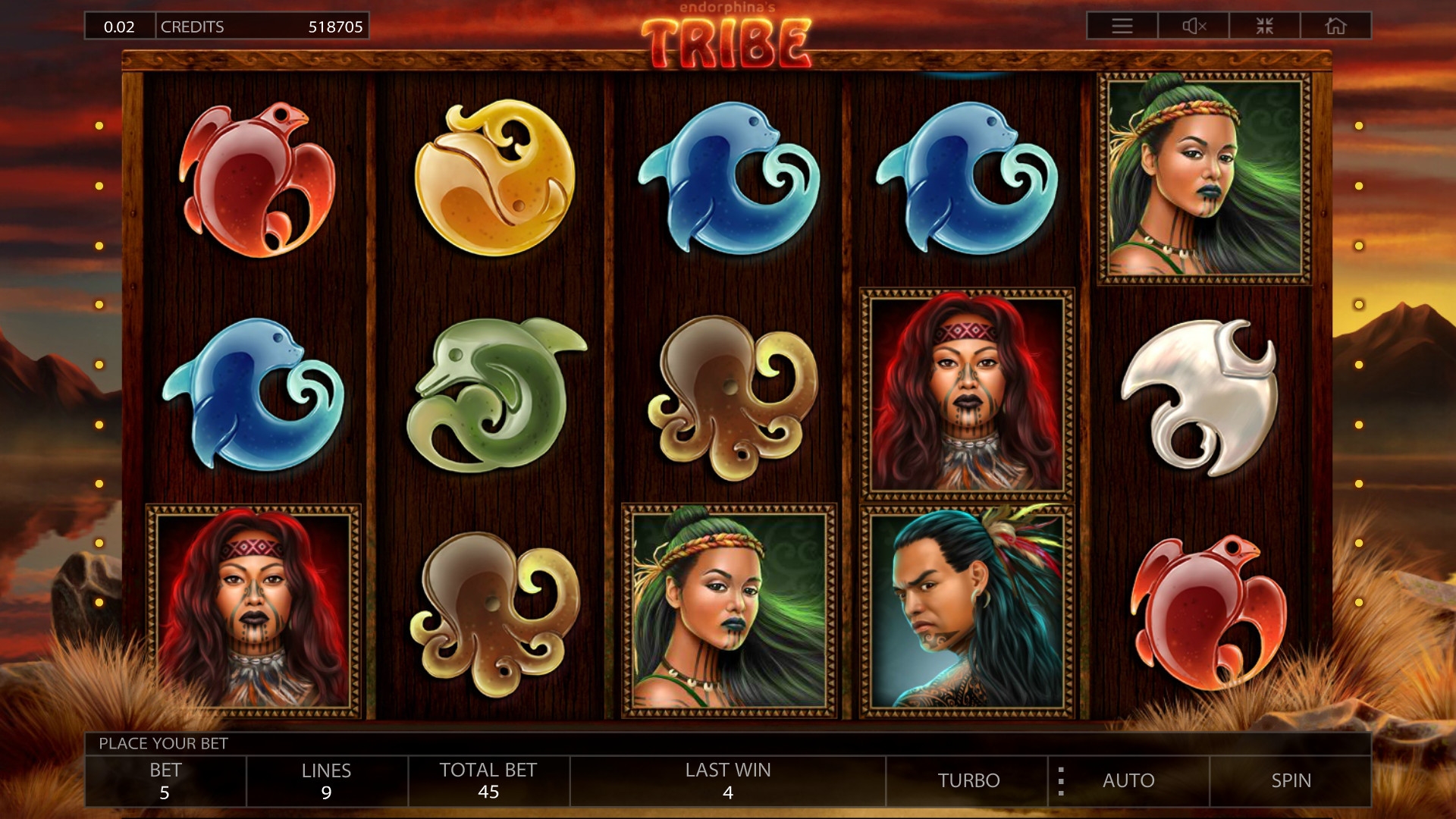This screenshot has height=819, width=1456.
Task: Adjust the number of LINES
Action: coord(326,780)
